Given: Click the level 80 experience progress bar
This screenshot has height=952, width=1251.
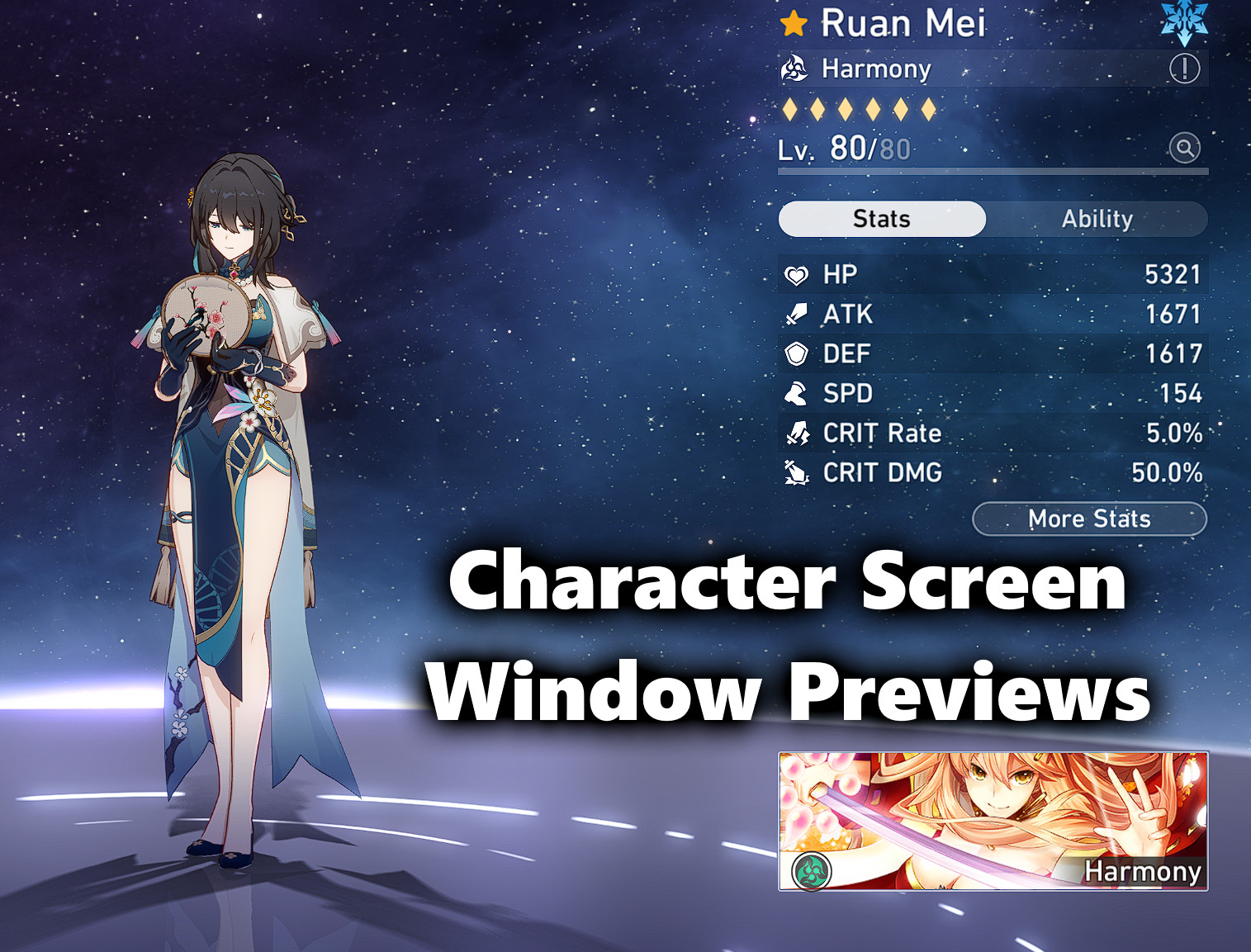Looking at the screenshot, I should click(991, 171).
